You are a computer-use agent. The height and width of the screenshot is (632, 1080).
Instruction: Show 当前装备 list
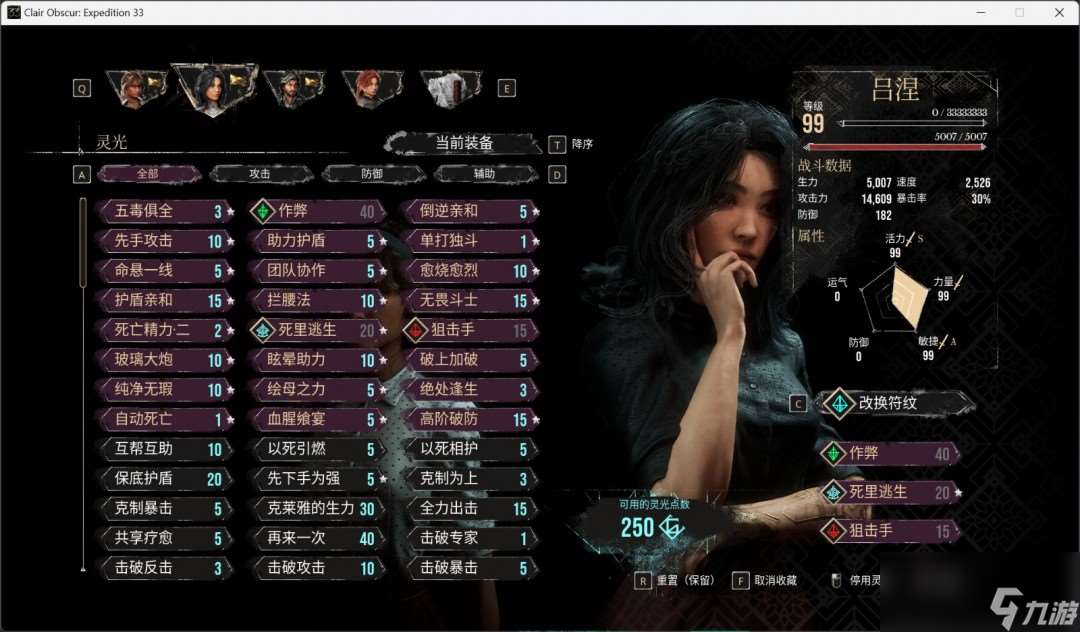pyautogui.click(x=464, y=143)
